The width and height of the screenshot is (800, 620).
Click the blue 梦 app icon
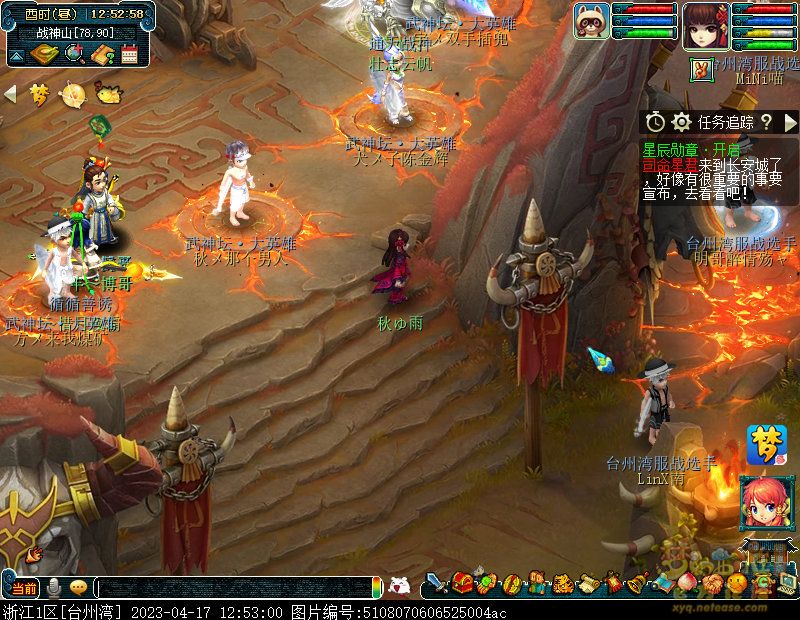[766, 444]
